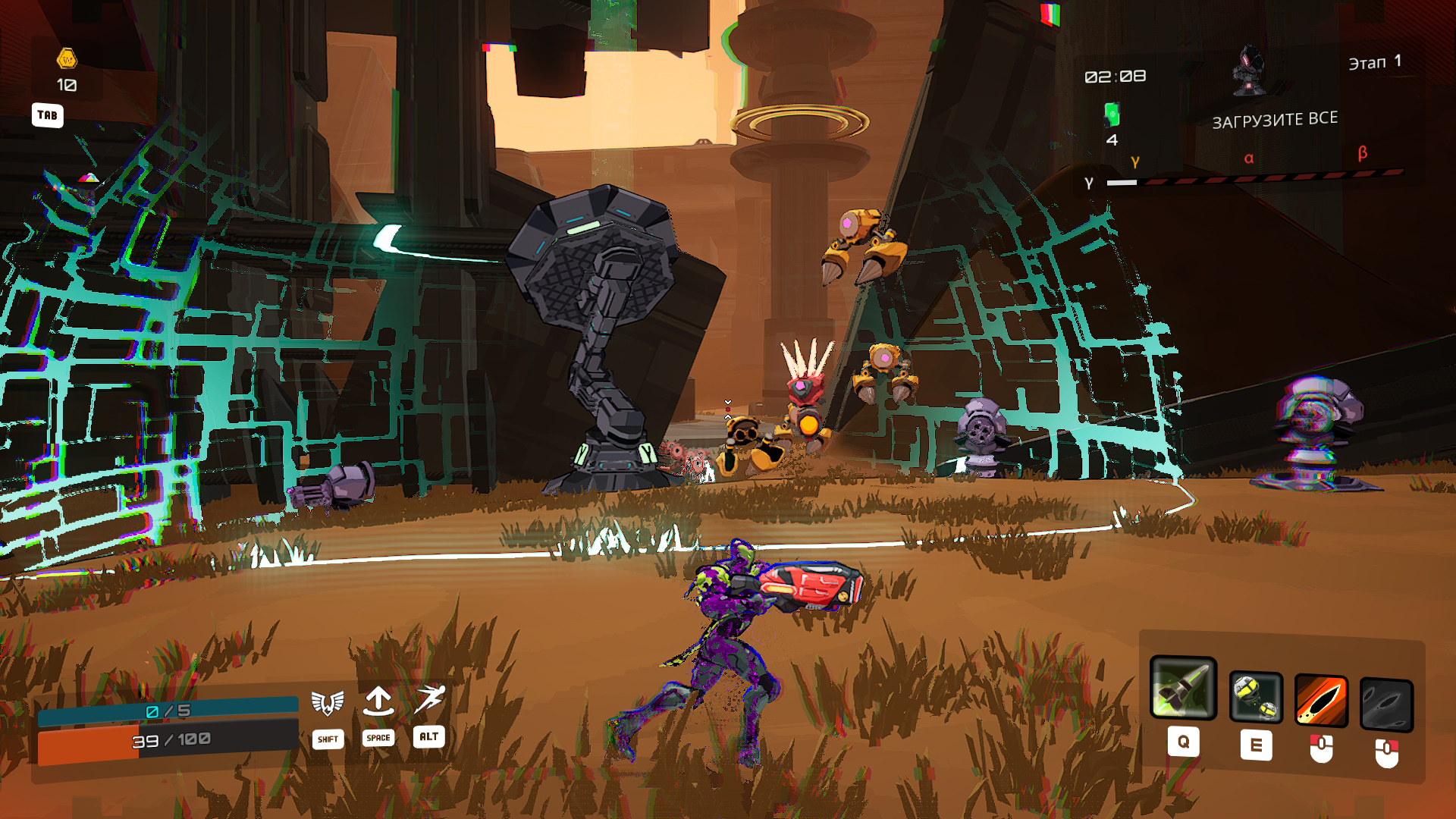Select the red beta progress marker

click(x=1362, y=153)
